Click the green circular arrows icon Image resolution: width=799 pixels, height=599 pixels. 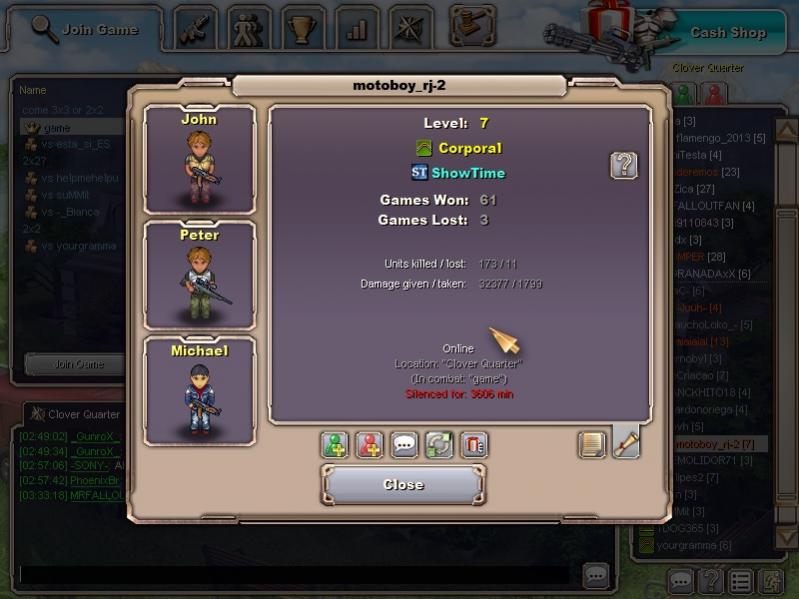(x=439, y=445)
